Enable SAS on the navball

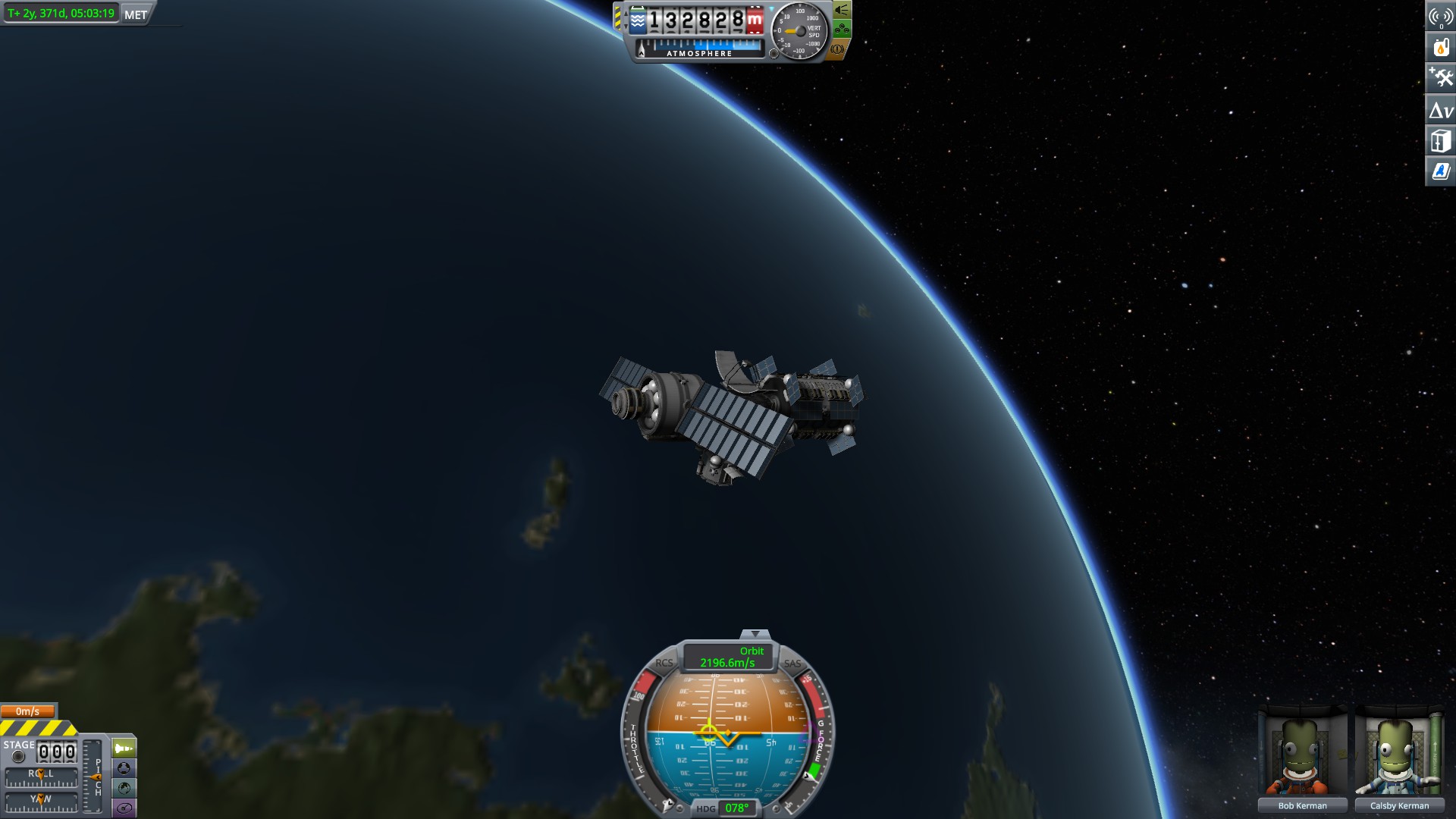coord(791,665)
